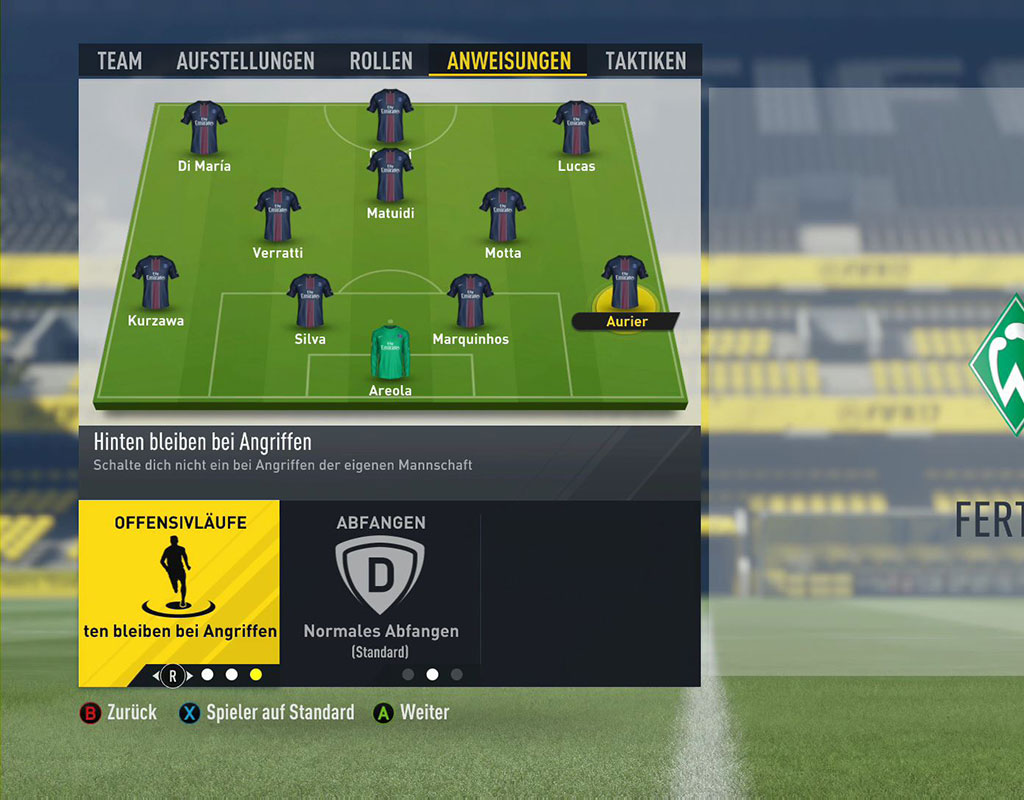
Task: Pick Lucas on the formation
Action: click(x=576, y=128)
